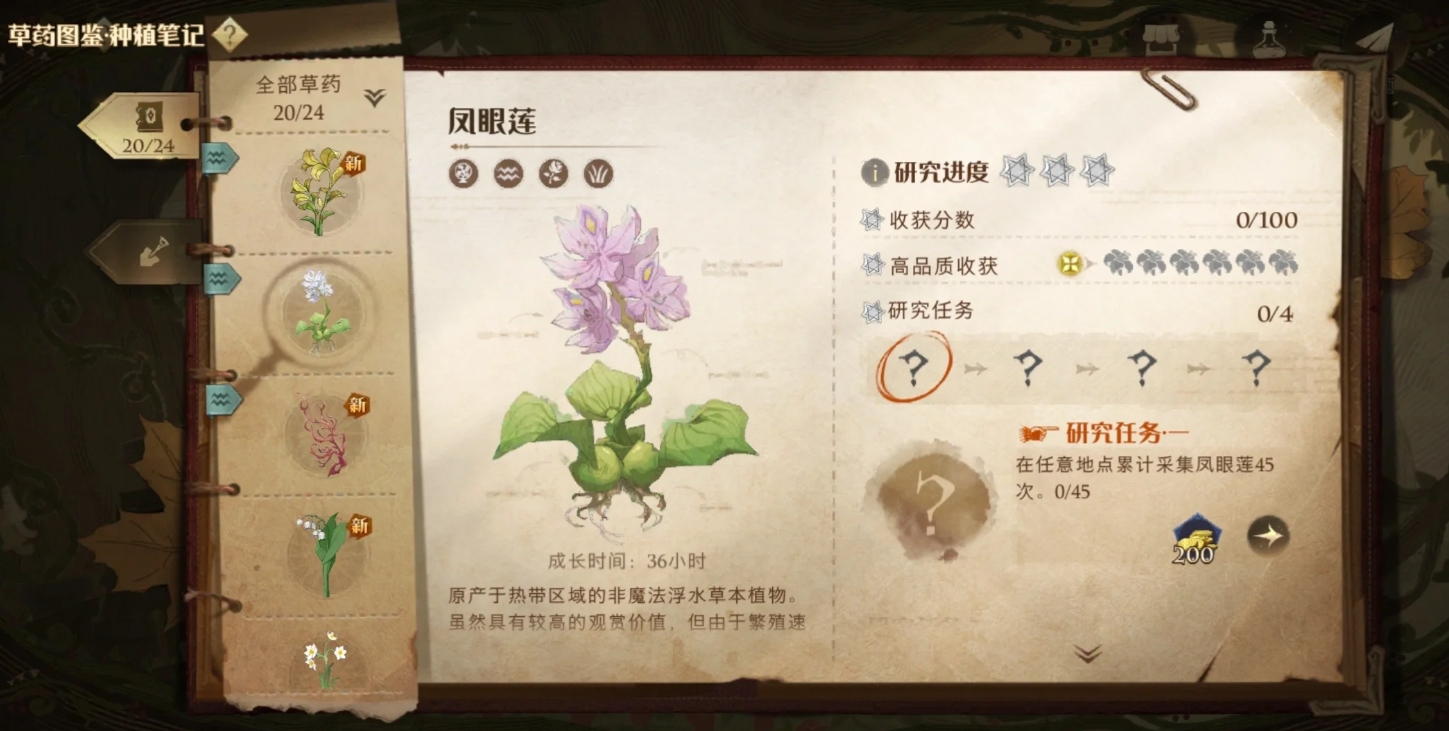Open the potion bottle icon

pos(1269,39)
